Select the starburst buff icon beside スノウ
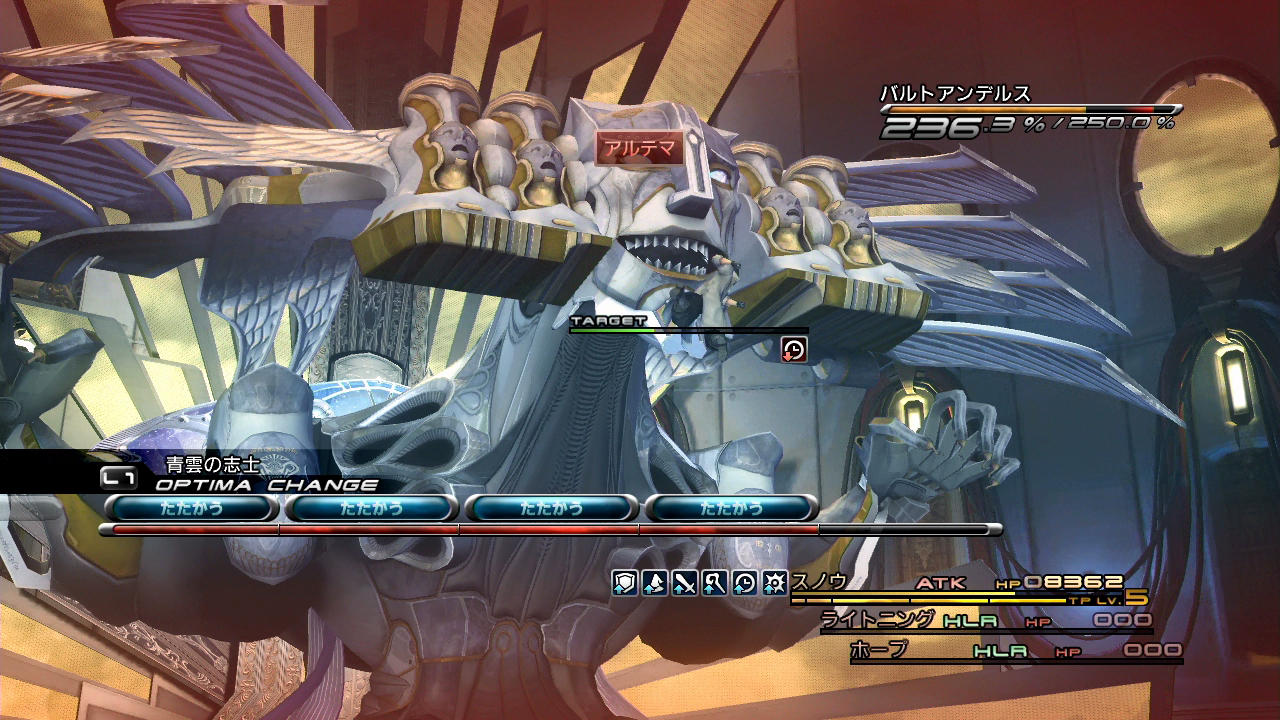This screenshot has height=720, width=1280. (x=775, y=582)
